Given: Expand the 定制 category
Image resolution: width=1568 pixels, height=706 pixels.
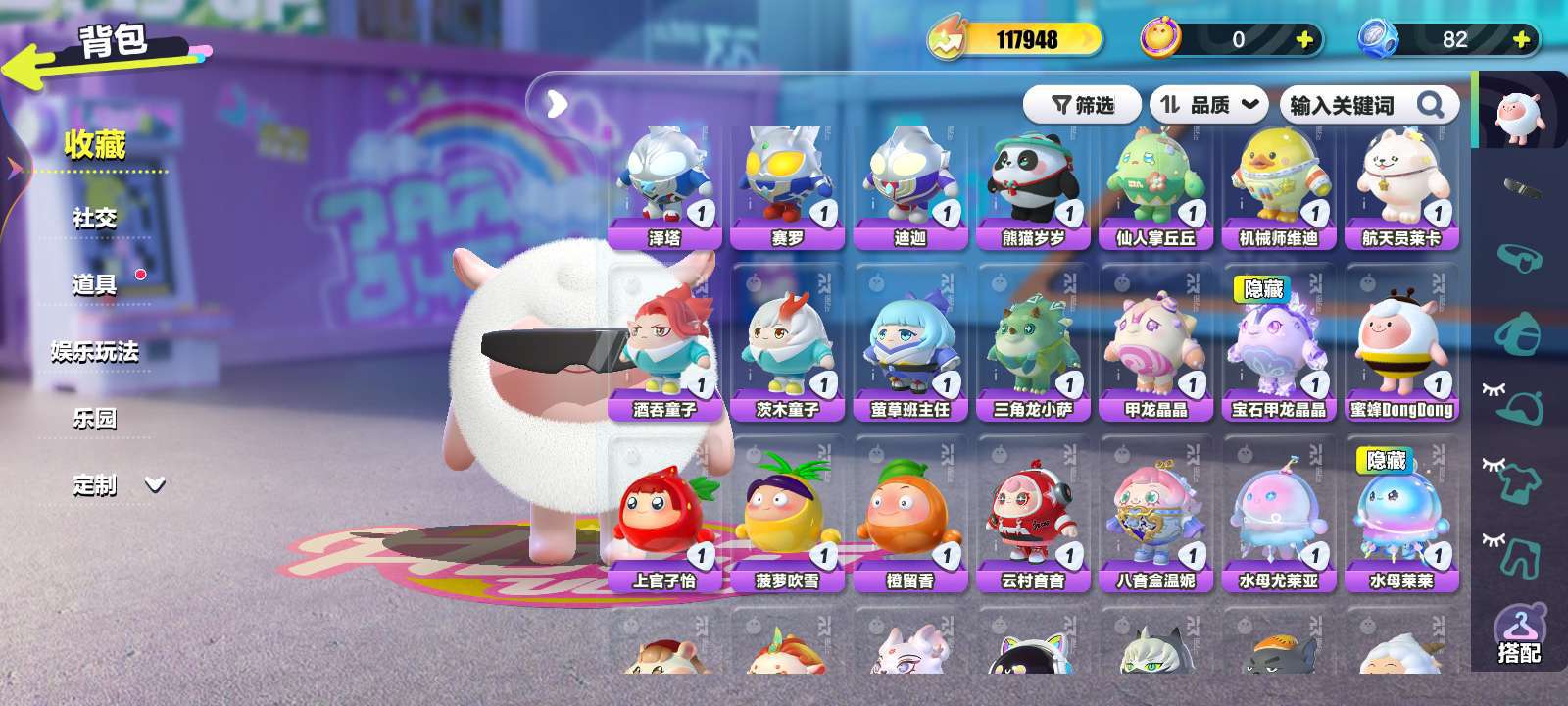Looking at the screenshot, I should pos(118,484).
